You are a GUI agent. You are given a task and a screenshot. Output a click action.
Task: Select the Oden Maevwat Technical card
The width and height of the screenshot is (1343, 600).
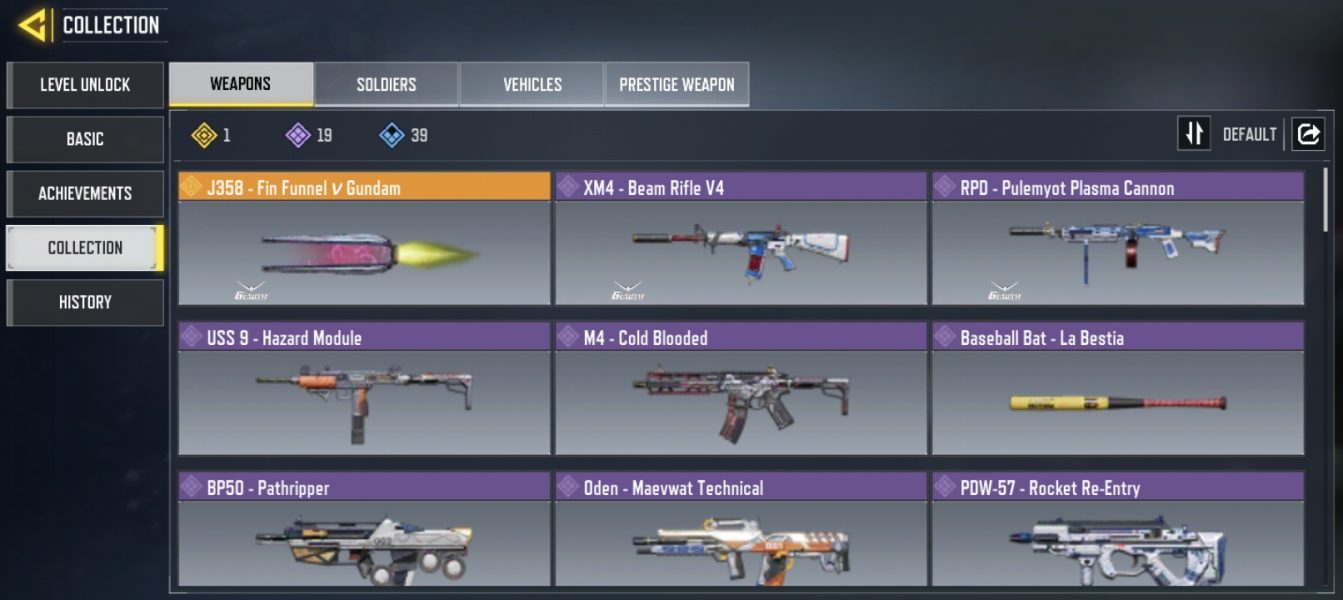[x=741, y=530]
